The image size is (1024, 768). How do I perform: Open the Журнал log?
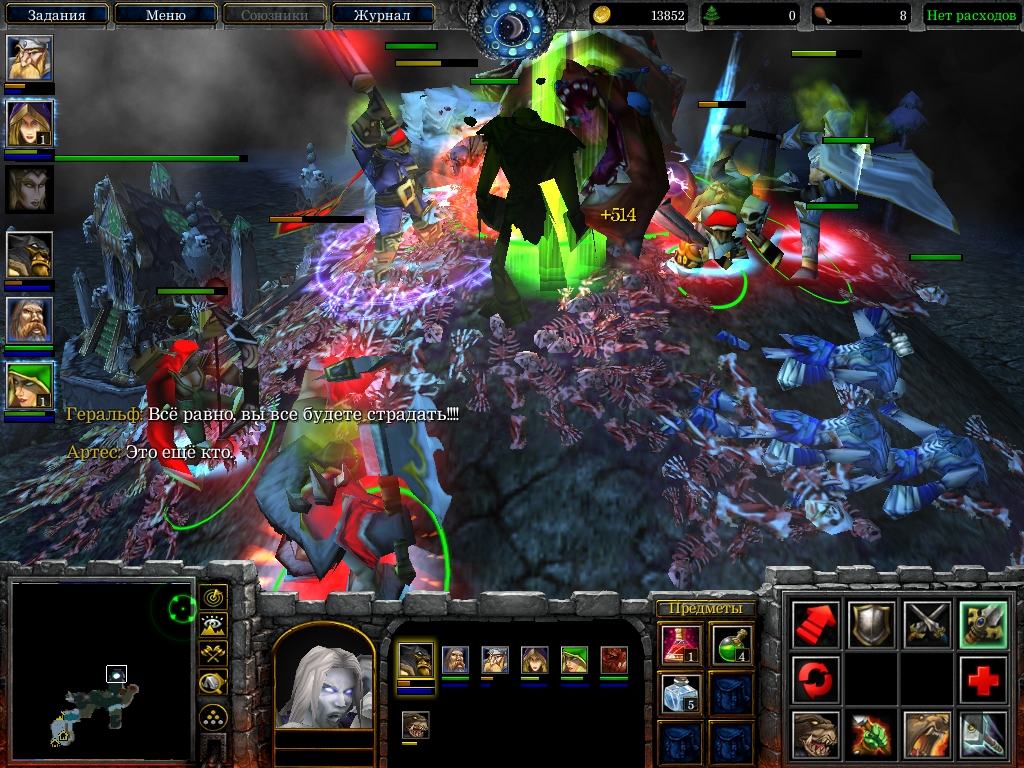[382, 15]
